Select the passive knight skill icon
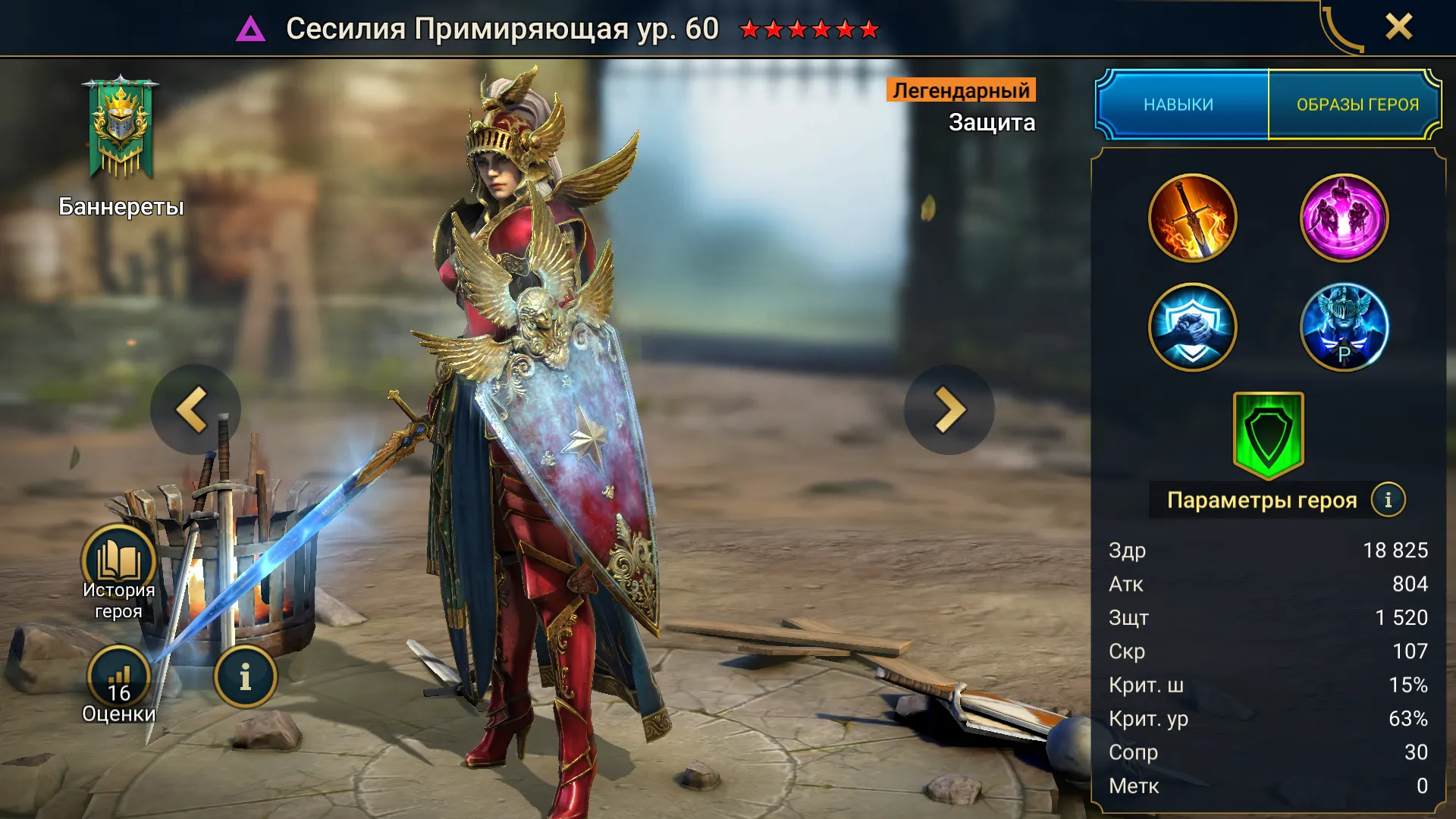1456x819 pixels. [1344, 328]
